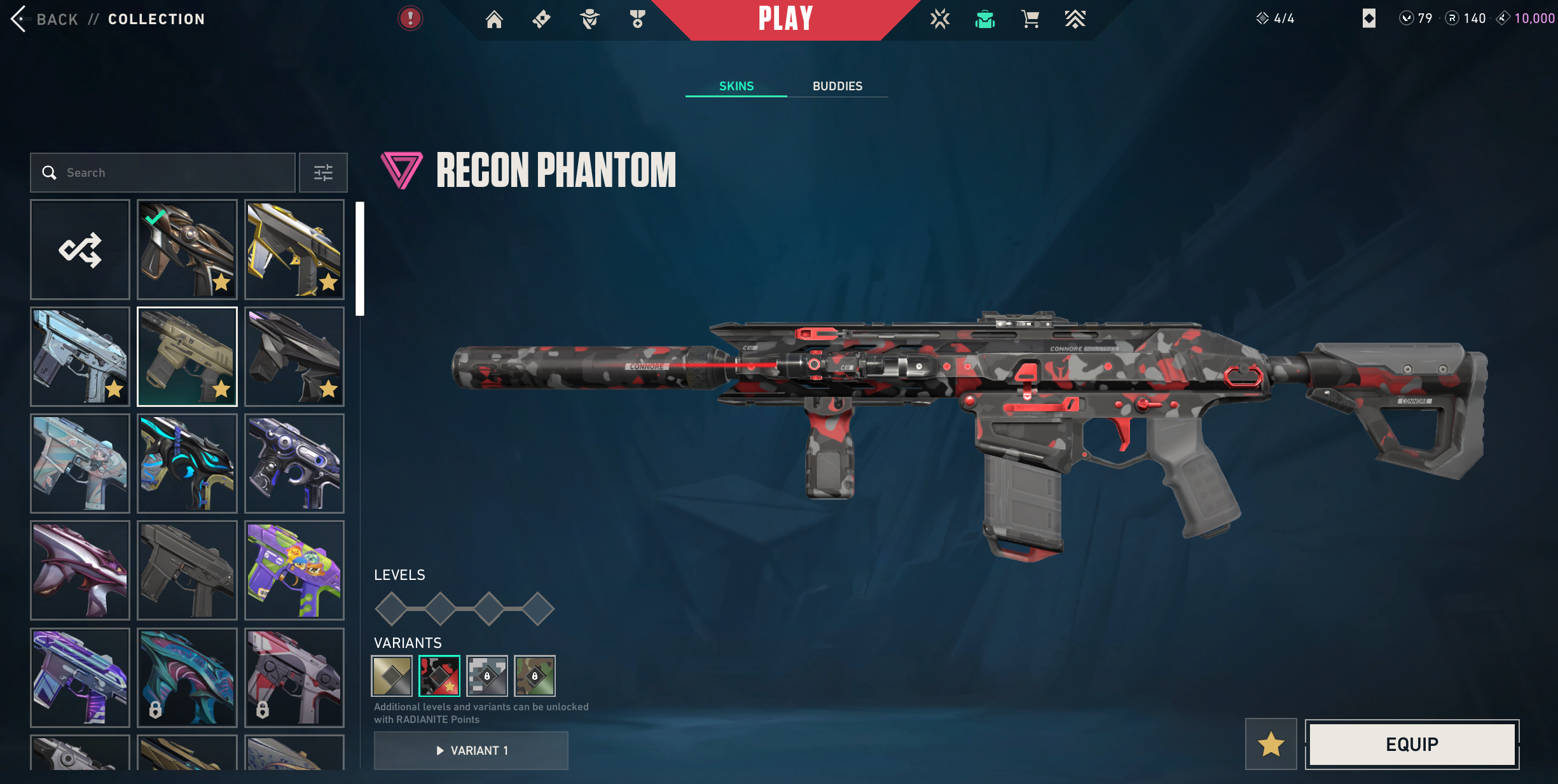Select the locked teal and pink Phantom skin
1558x784 pixels.
tap(187, 677)
